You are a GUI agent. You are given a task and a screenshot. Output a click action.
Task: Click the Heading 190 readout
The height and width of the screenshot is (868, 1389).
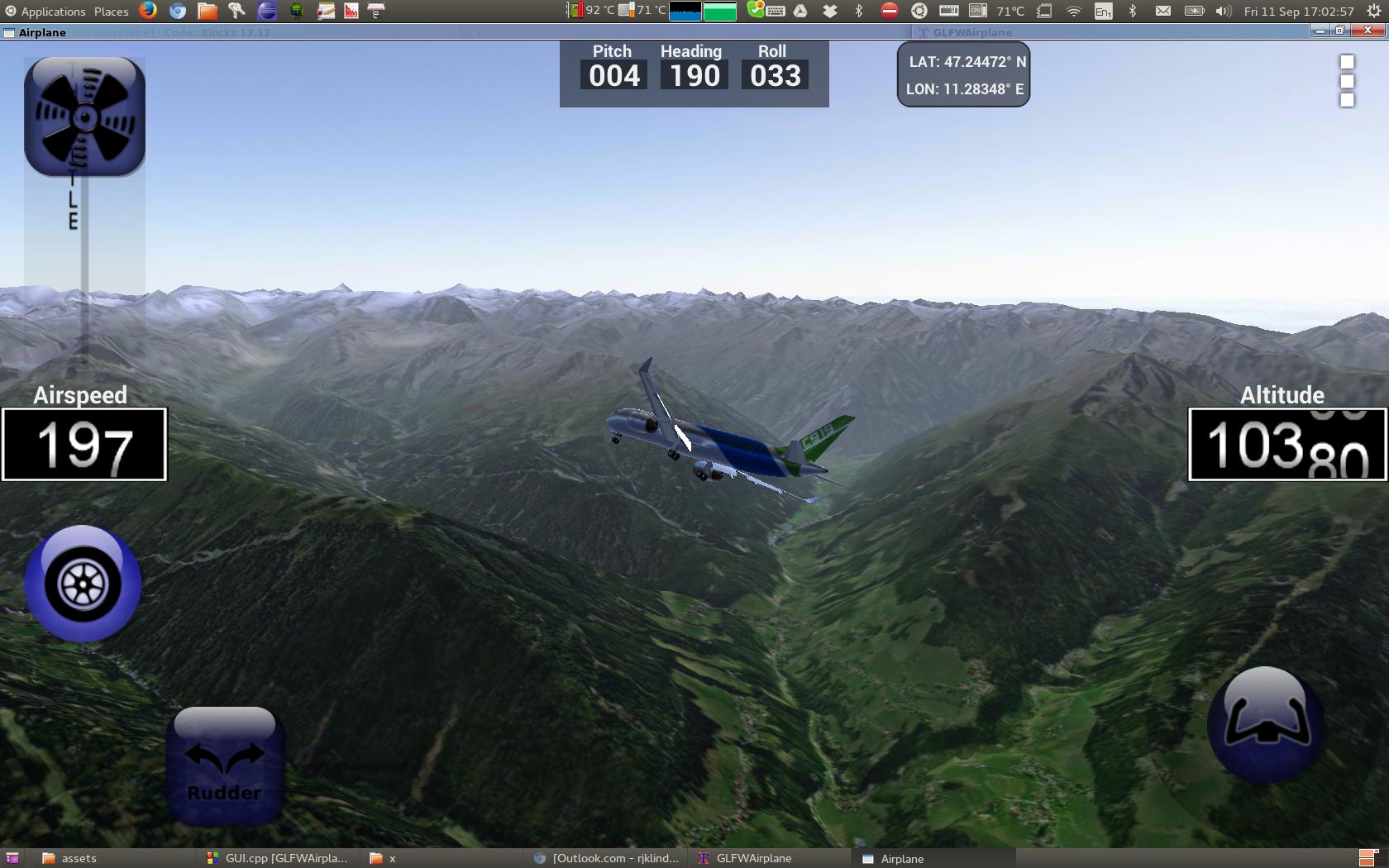(692, 73)
